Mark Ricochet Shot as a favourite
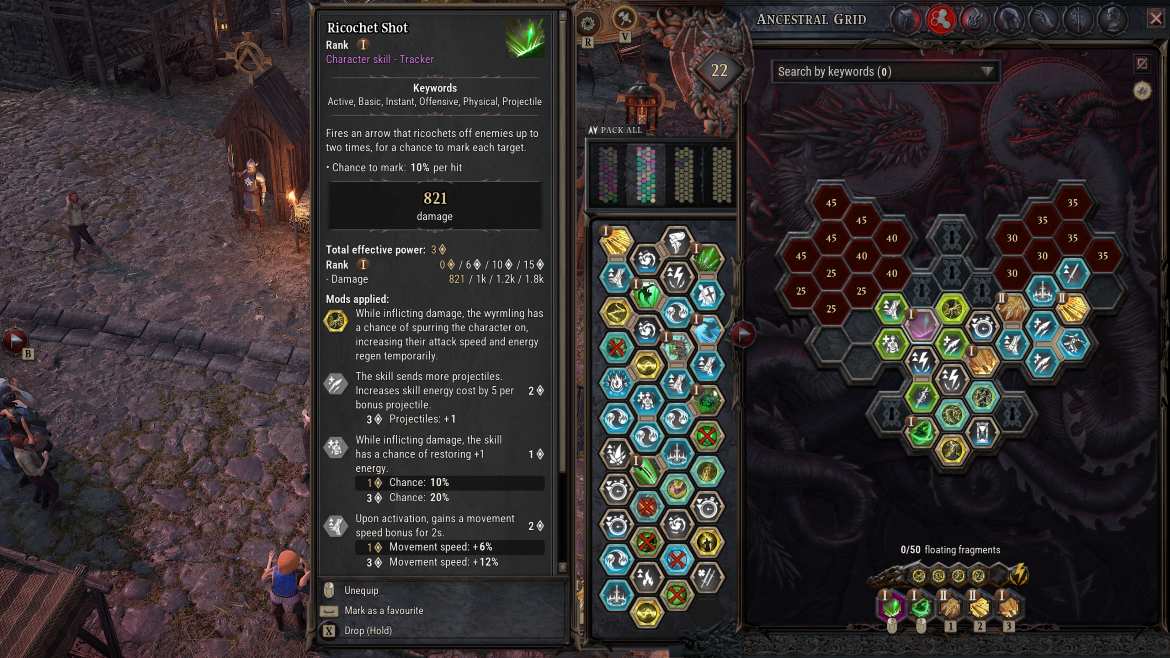 click(x=383, y=611)
